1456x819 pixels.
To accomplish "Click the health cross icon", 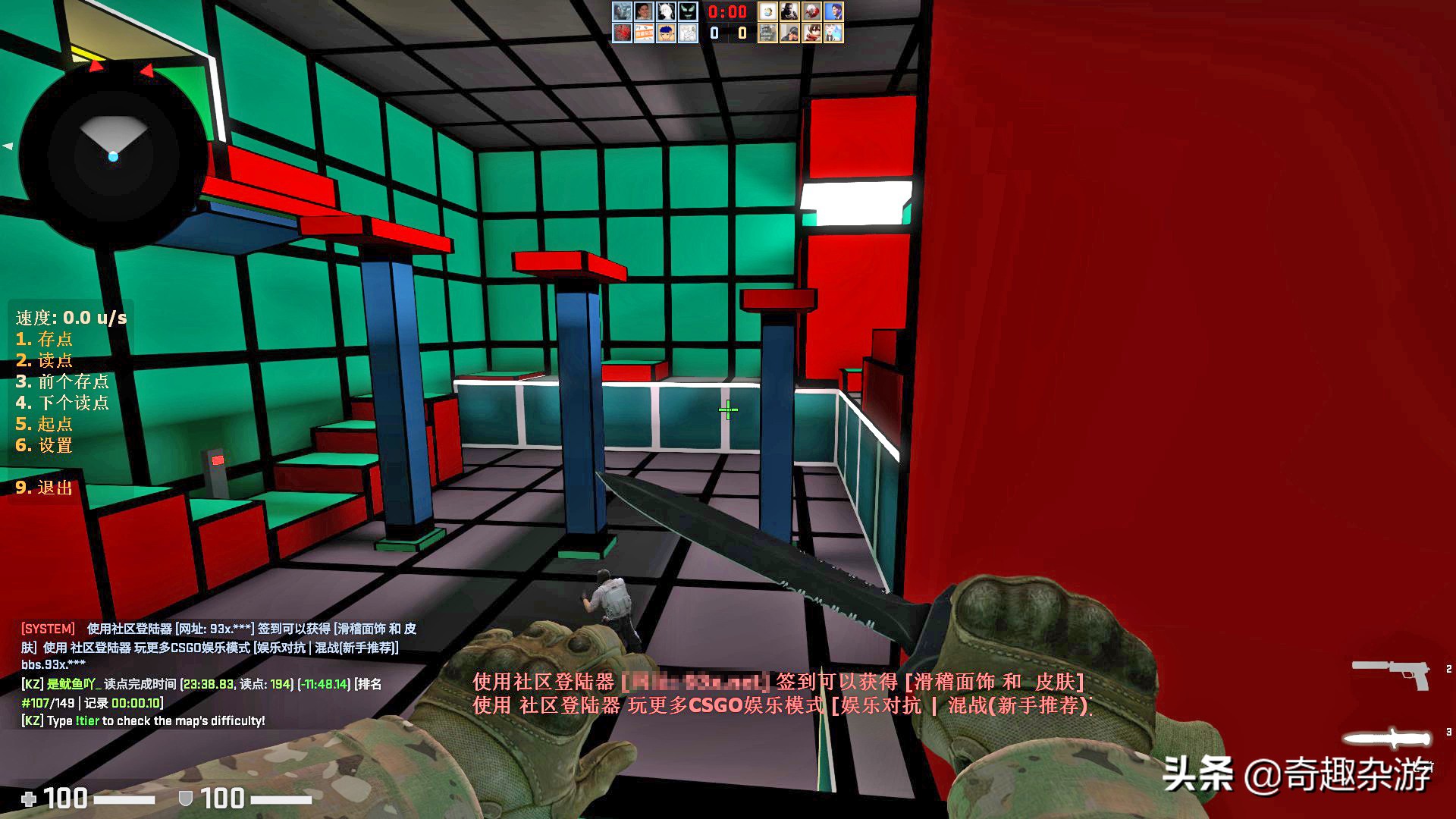I will click(29, 799).
